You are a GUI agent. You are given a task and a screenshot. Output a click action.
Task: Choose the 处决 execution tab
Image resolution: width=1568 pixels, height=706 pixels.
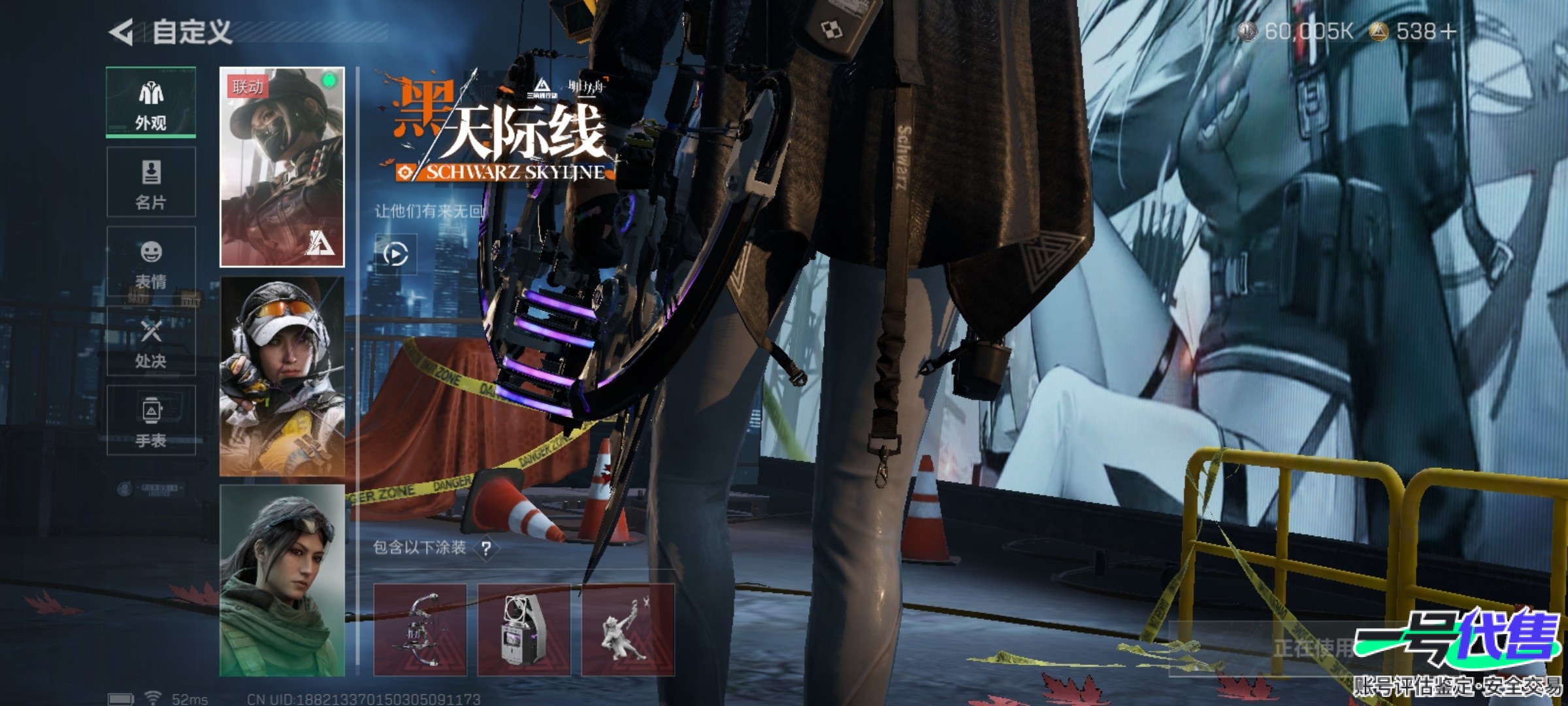tap(151, 341)
